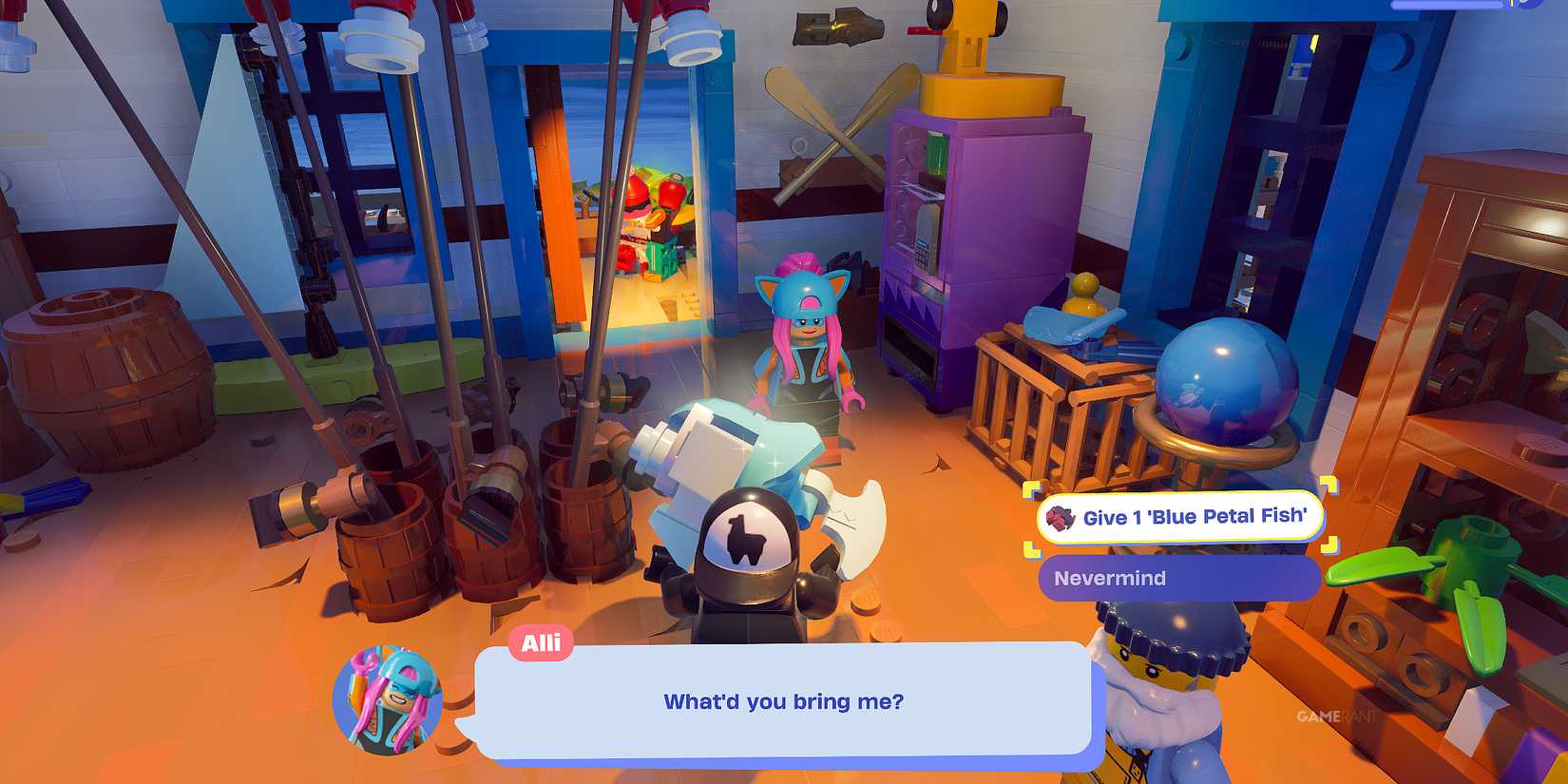Choose the Nevermind dialogue option
The width and height of the screenshot is (1568, 784).
coord(1178,578)
